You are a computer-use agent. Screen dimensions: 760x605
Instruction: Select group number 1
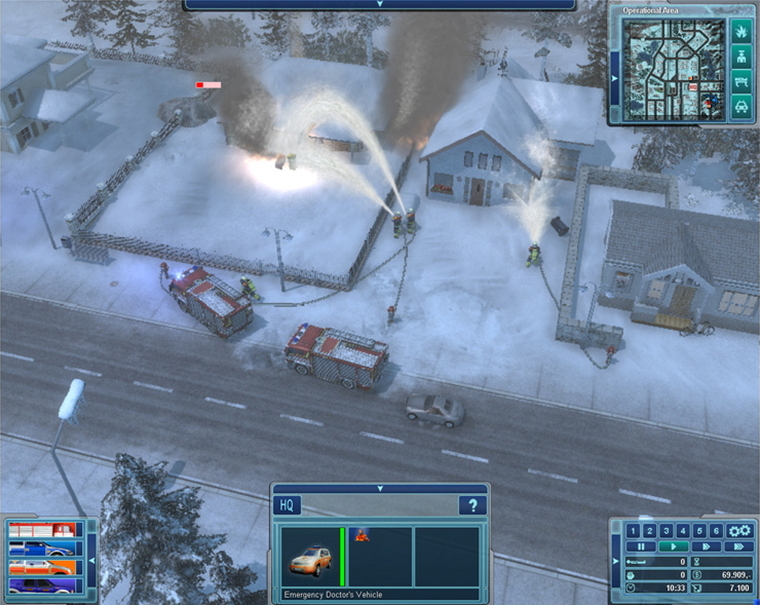[632, 531]
